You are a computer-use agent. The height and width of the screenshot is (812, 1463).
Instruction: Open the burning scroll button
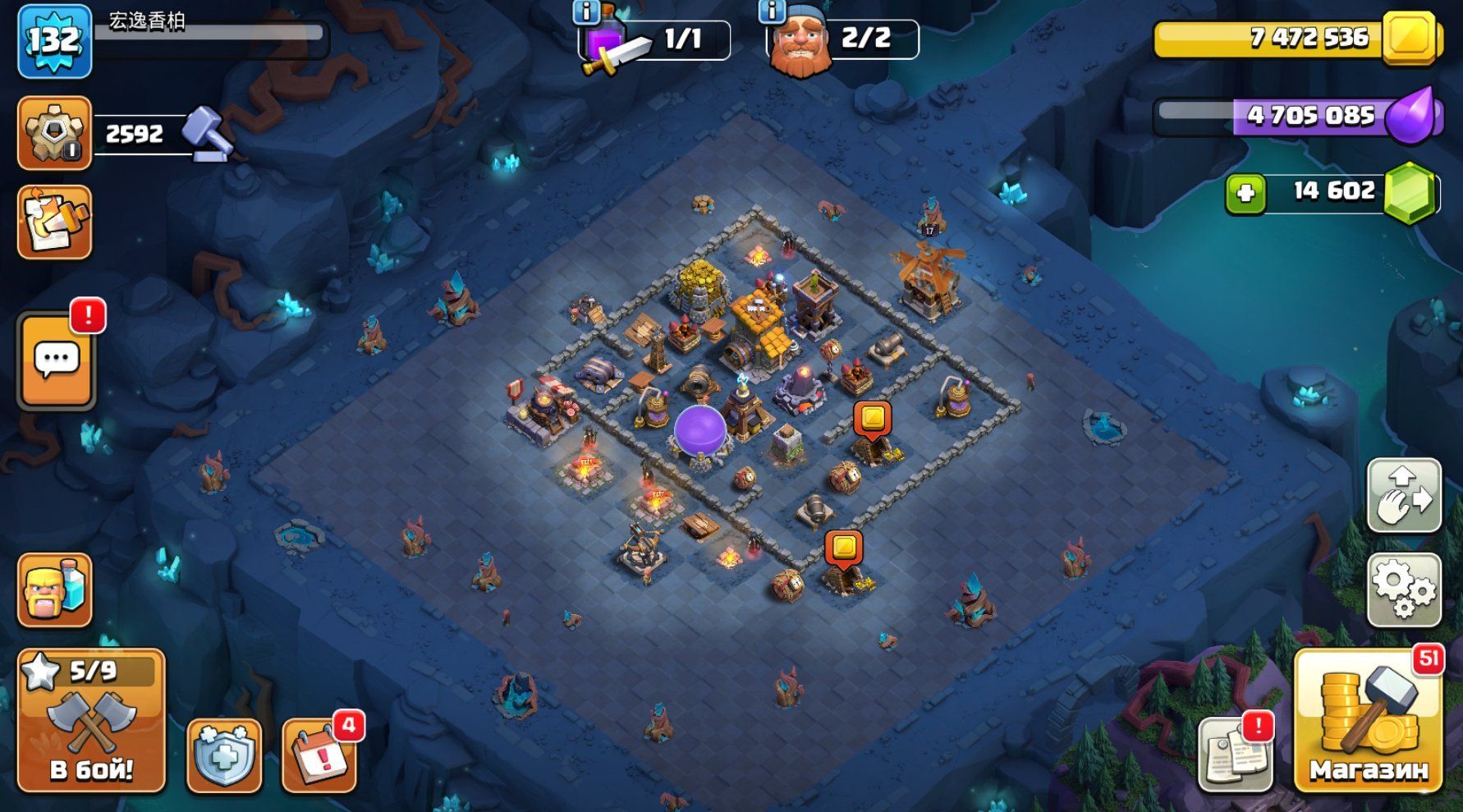(54, 222)
